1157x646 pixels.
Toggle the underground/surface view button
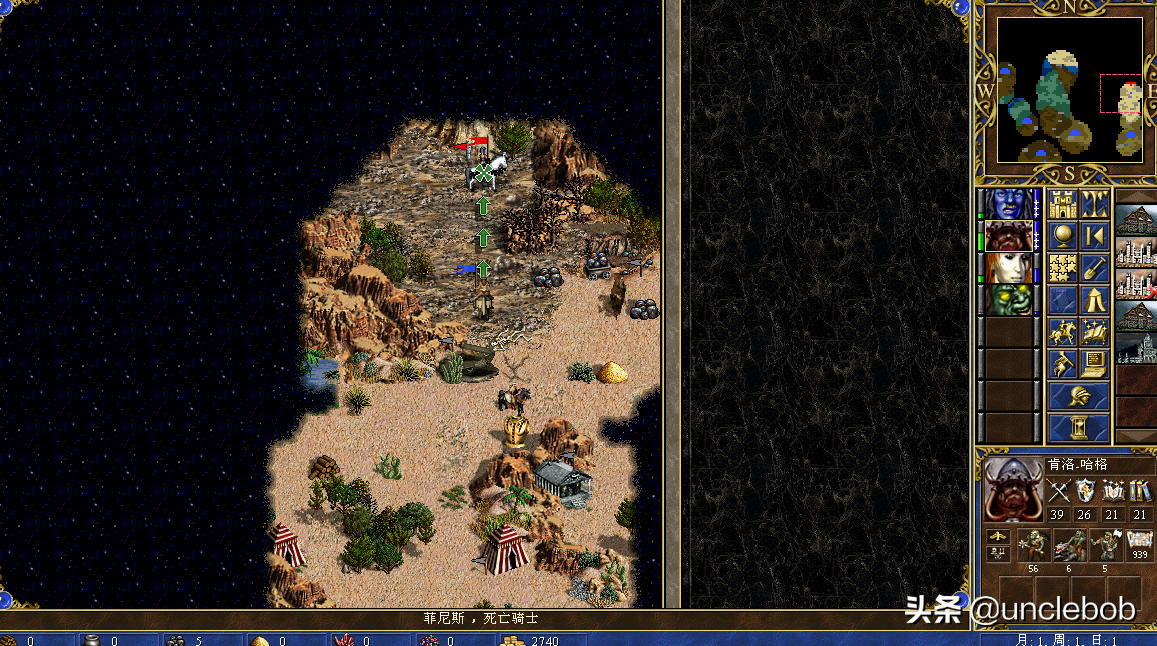click(x=1095, y=205)
